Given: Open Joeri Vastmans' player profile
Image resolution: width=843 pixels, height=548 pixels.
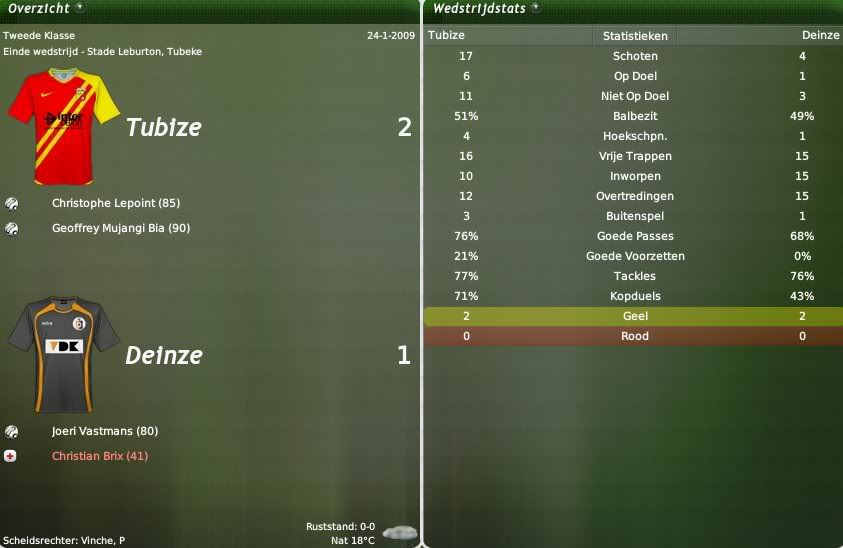Looking at the screenshot, I should (104, 431).
